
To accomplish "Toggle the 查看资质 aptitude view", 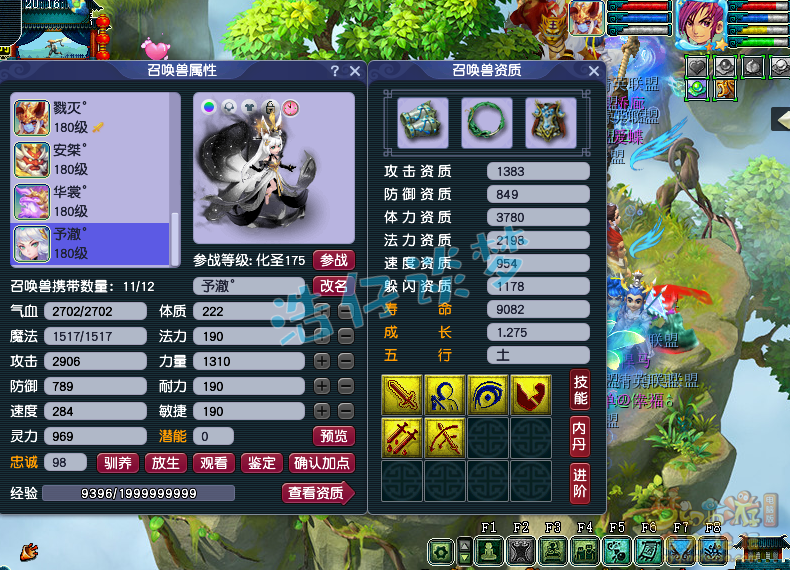I will click(317, 493).
